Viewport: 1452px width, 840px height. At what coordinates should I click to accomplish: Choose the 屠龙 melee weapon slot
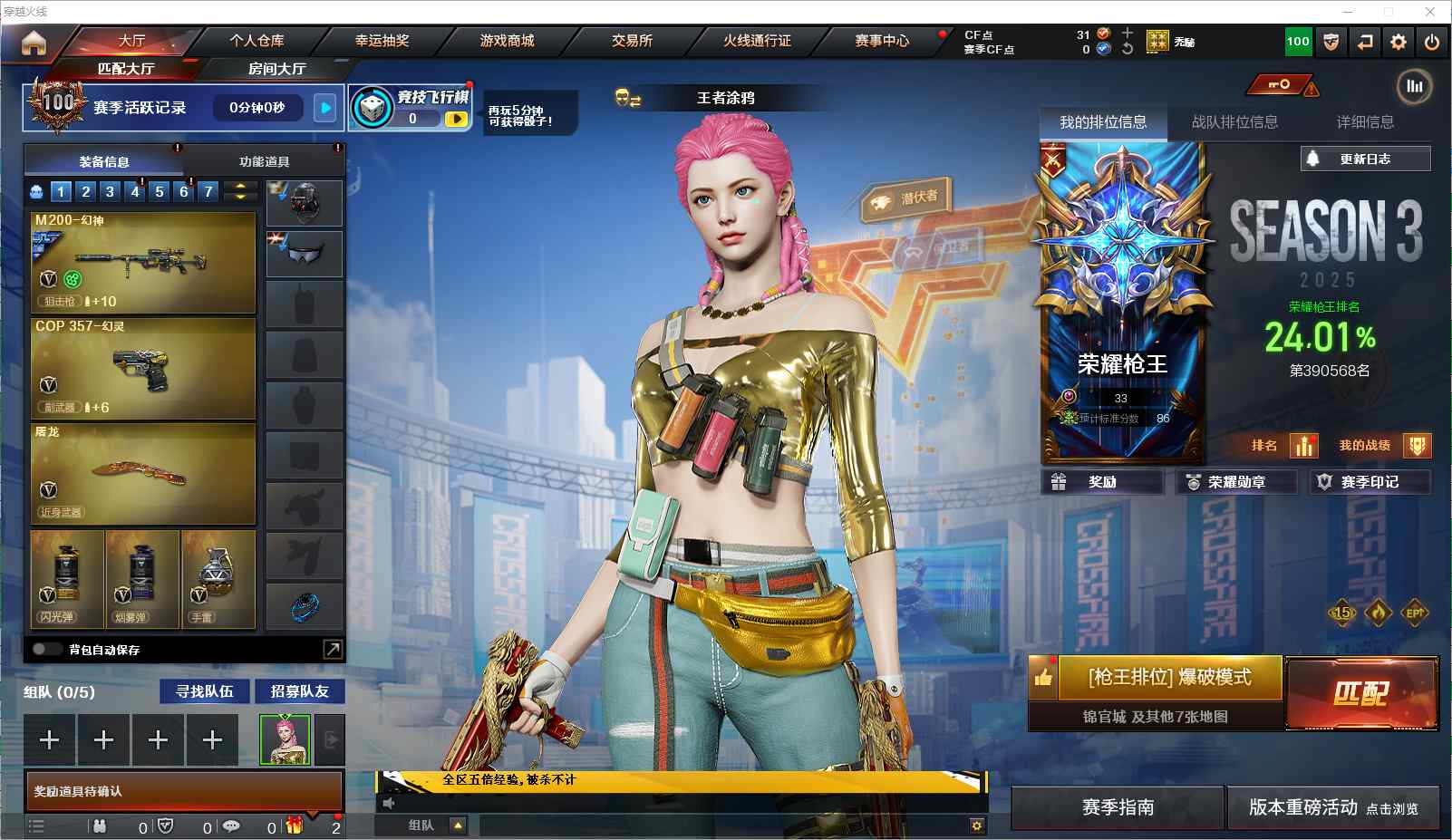pyautogui.click(x=143, y=474)
